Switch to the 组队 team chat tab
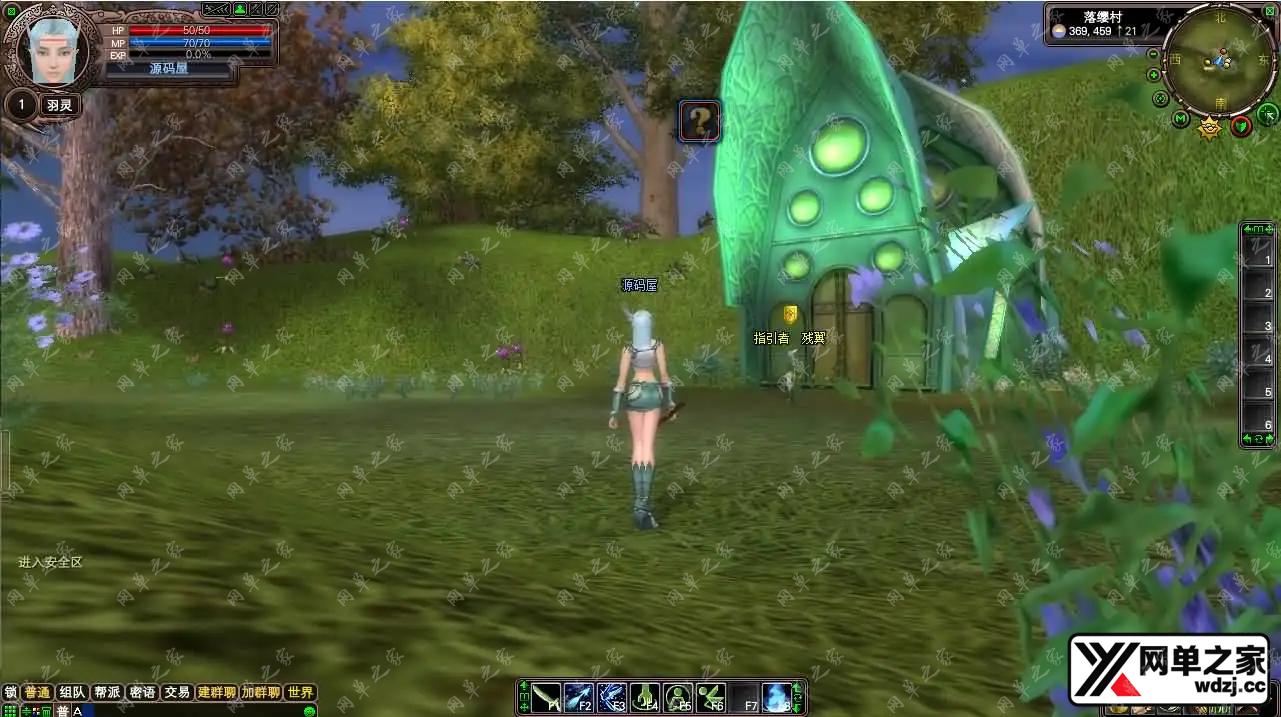 point(71,692)
